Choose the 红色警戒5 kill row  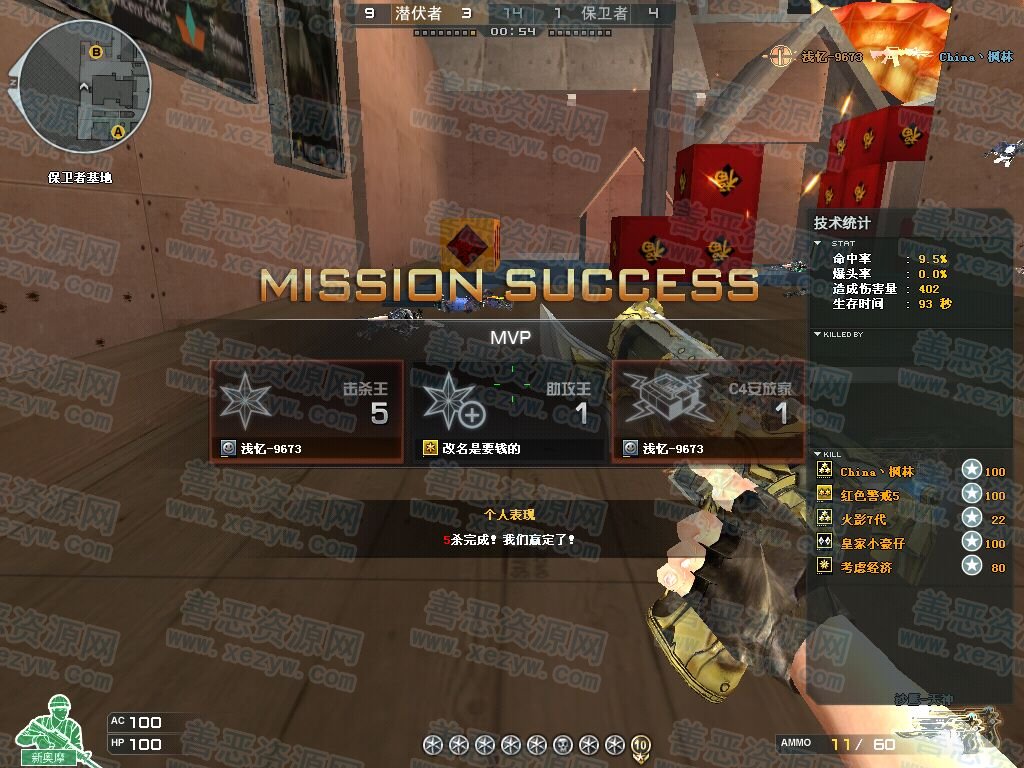870,496
